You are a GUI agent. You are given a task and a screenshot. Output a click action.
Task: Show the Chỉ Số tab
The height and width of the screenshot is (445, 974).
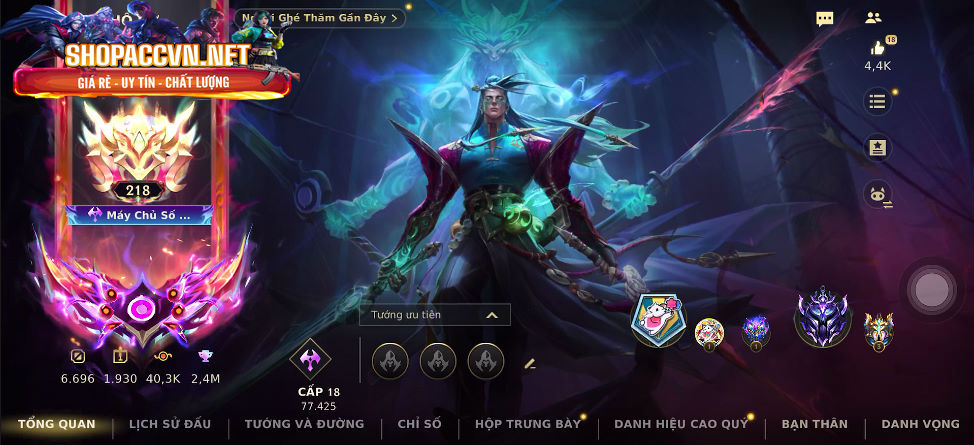click(419, 424)
